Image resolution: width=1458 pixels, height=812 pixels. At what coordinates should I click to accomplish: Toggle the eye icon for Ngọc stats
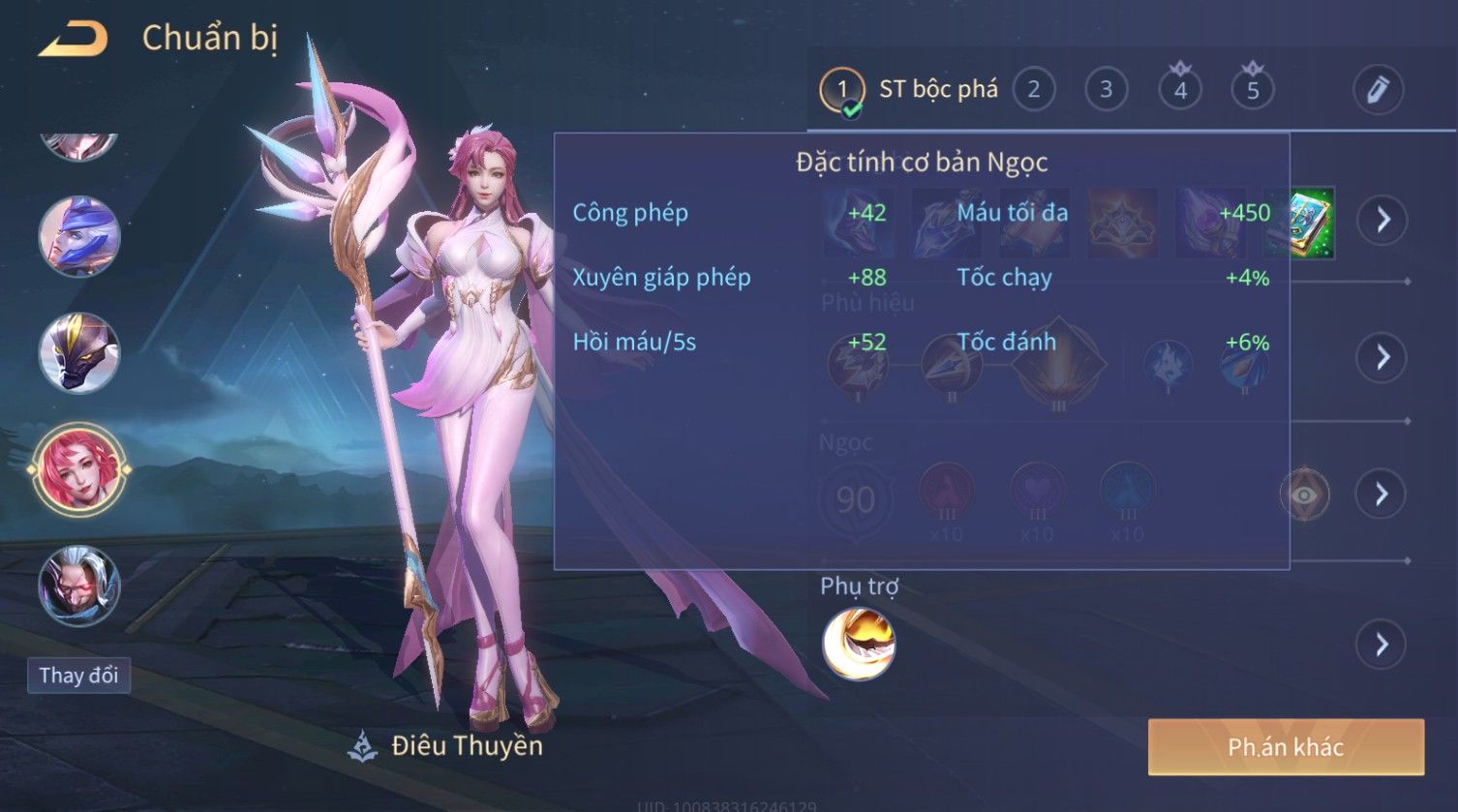pyautogui.click(x=1304, y=495)
